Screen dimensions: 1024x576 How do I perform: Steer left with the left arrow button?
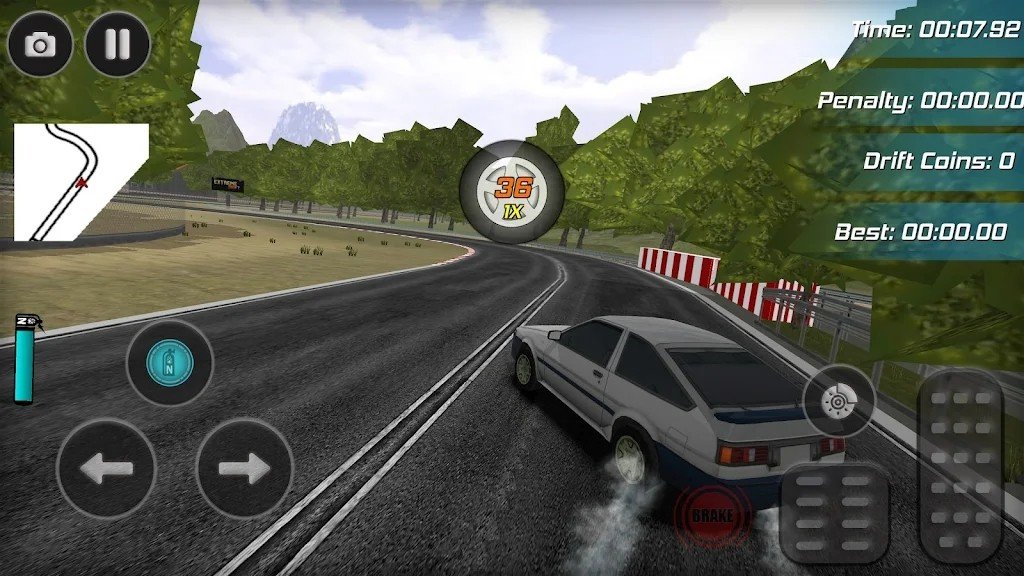pyautogui.click(x=106, y=468)
